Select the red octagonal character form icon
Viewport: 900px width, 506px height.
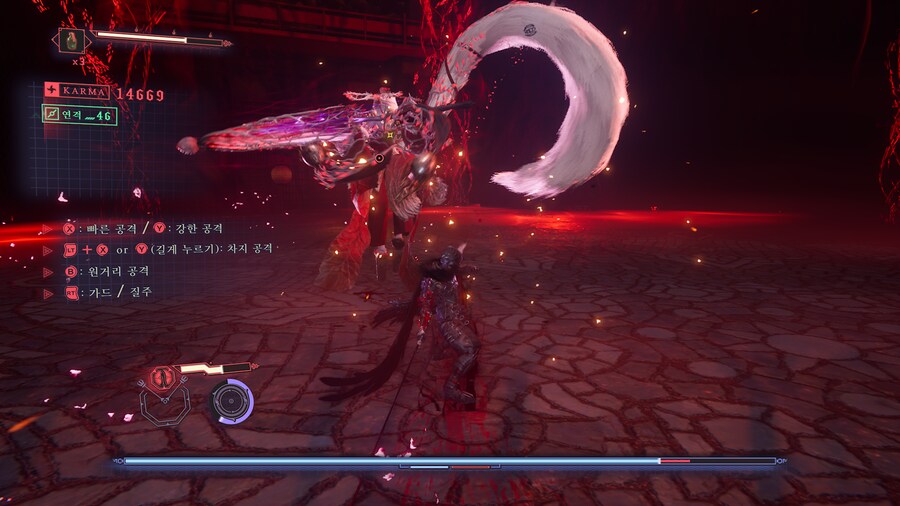click(x=160, y=379)
